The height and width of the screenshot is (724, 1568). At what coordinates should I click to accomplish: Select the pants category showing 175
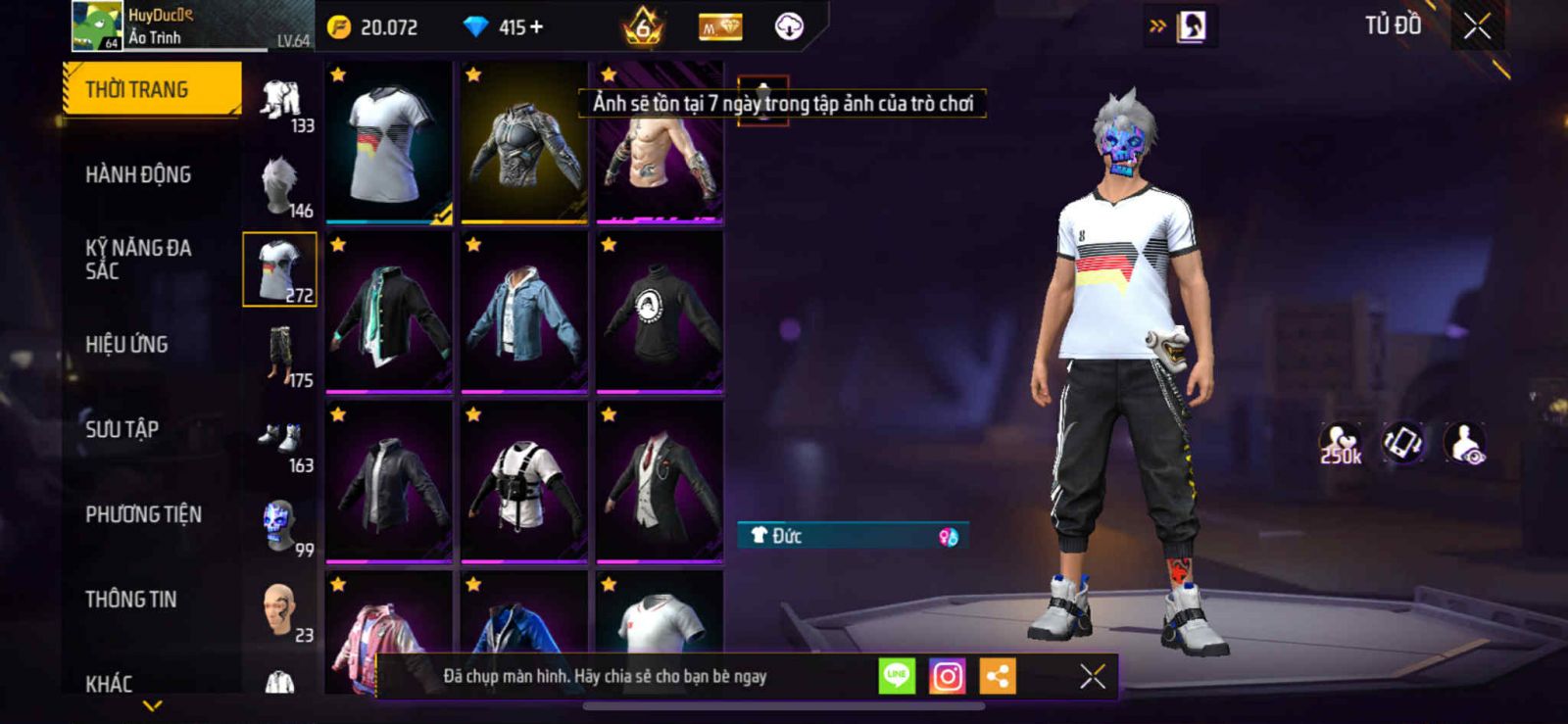click(x=281, y=356)
